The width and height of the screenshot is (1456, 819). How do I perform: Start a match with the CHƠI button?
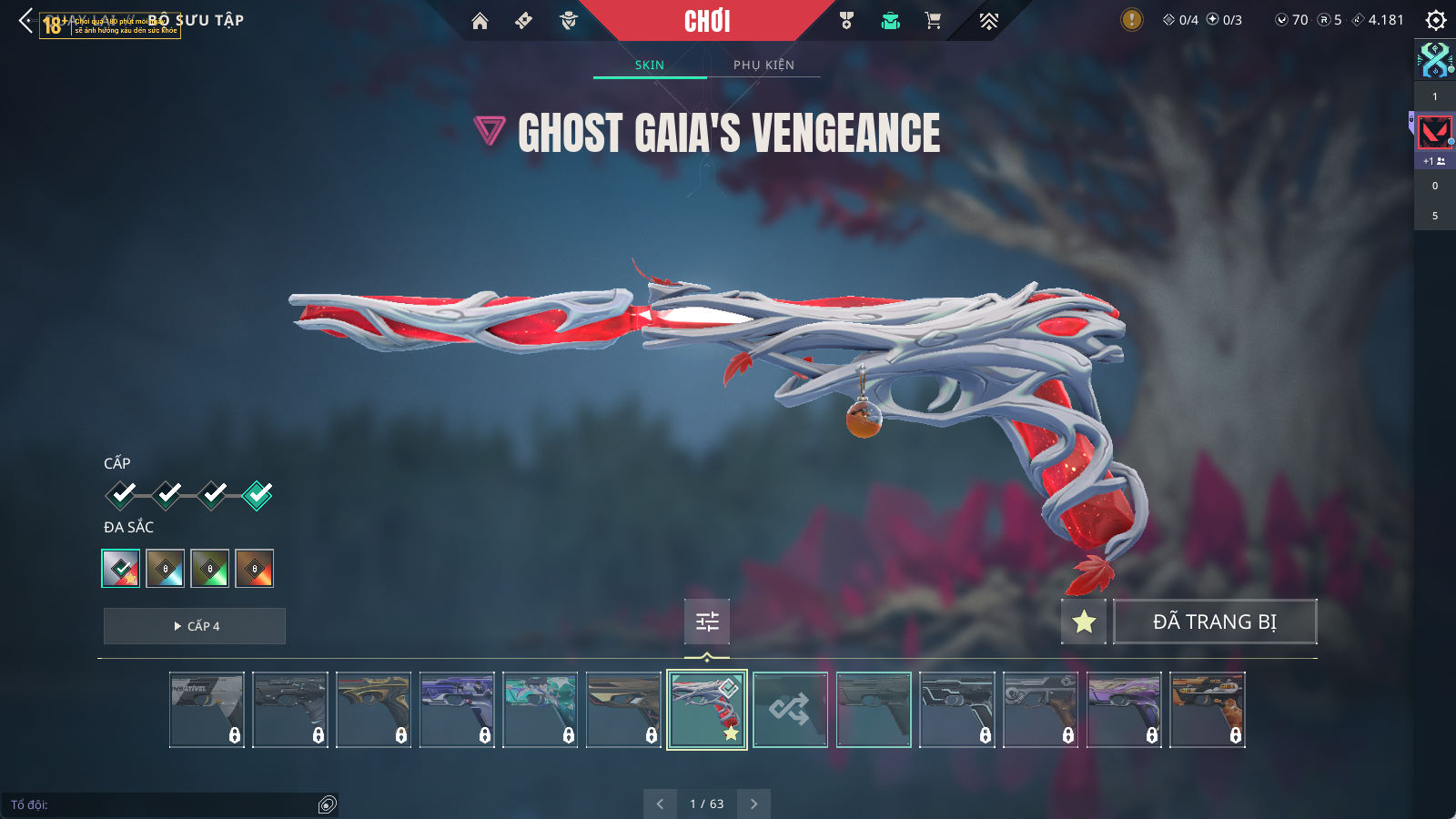pos(707,21)
